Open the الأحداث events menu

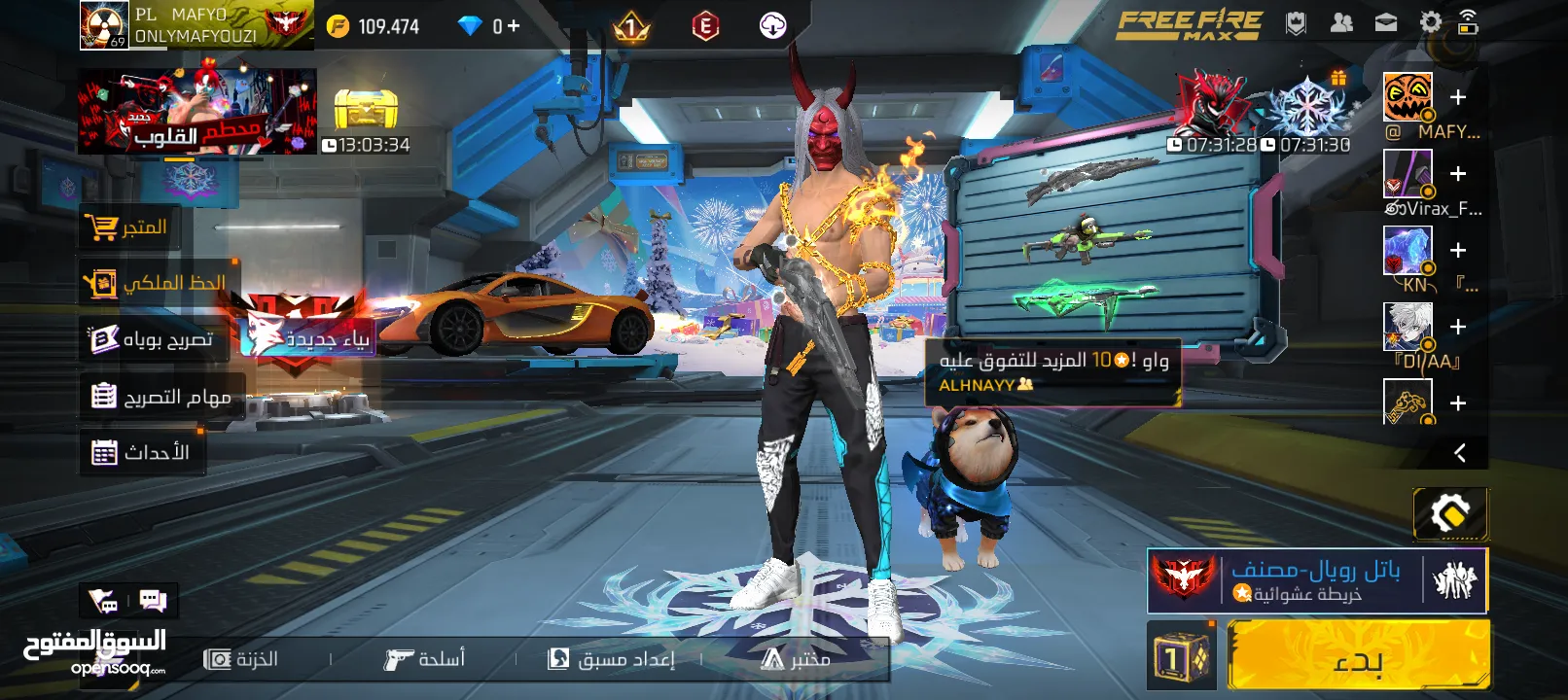tap(142, 453)
